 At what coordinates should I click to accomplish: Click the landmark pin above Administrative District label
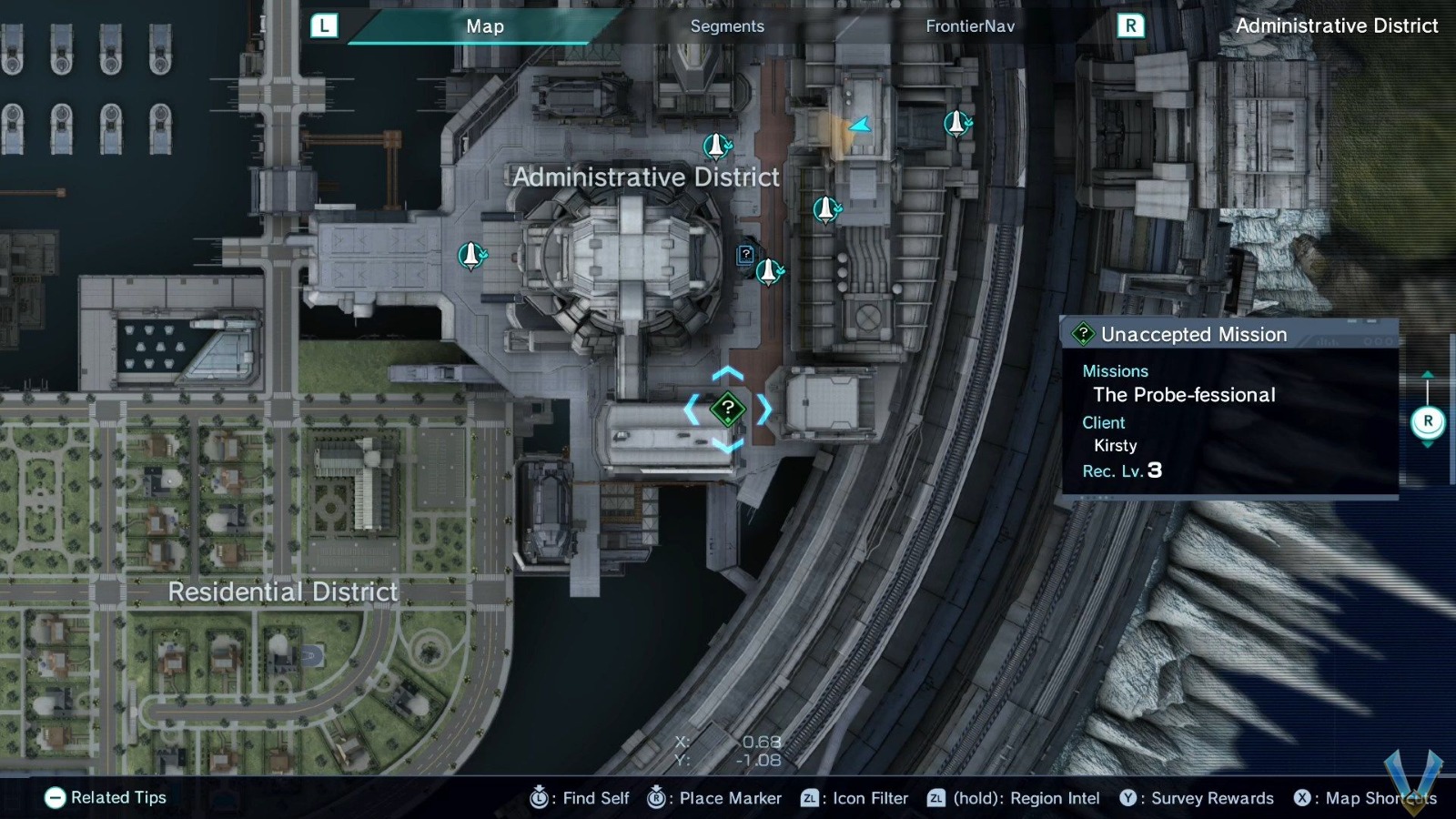715,144
